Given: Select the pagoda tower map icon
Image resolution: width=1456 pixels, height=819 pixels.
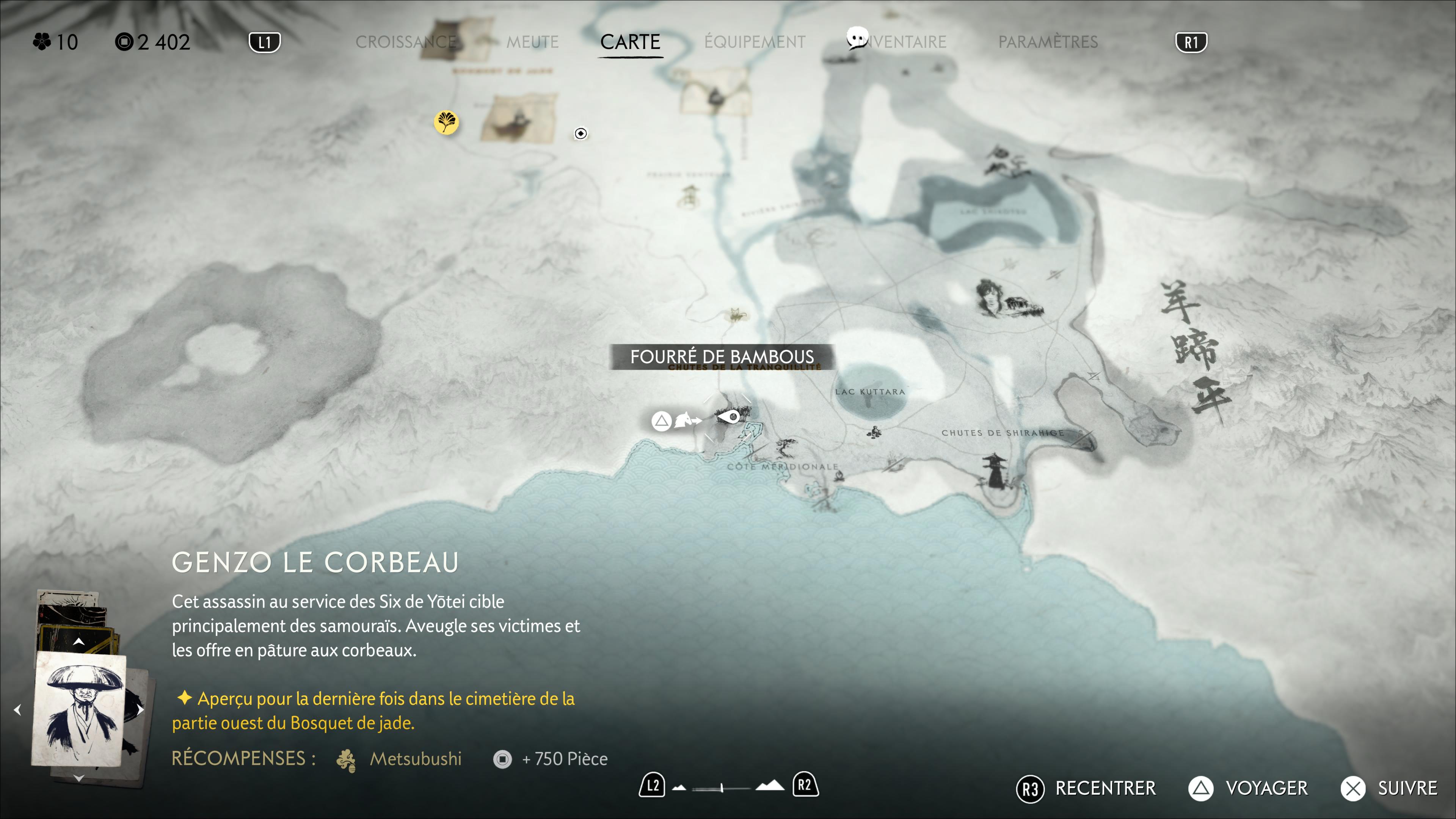Looking at the screenshot, I should [x=994, y=470].
